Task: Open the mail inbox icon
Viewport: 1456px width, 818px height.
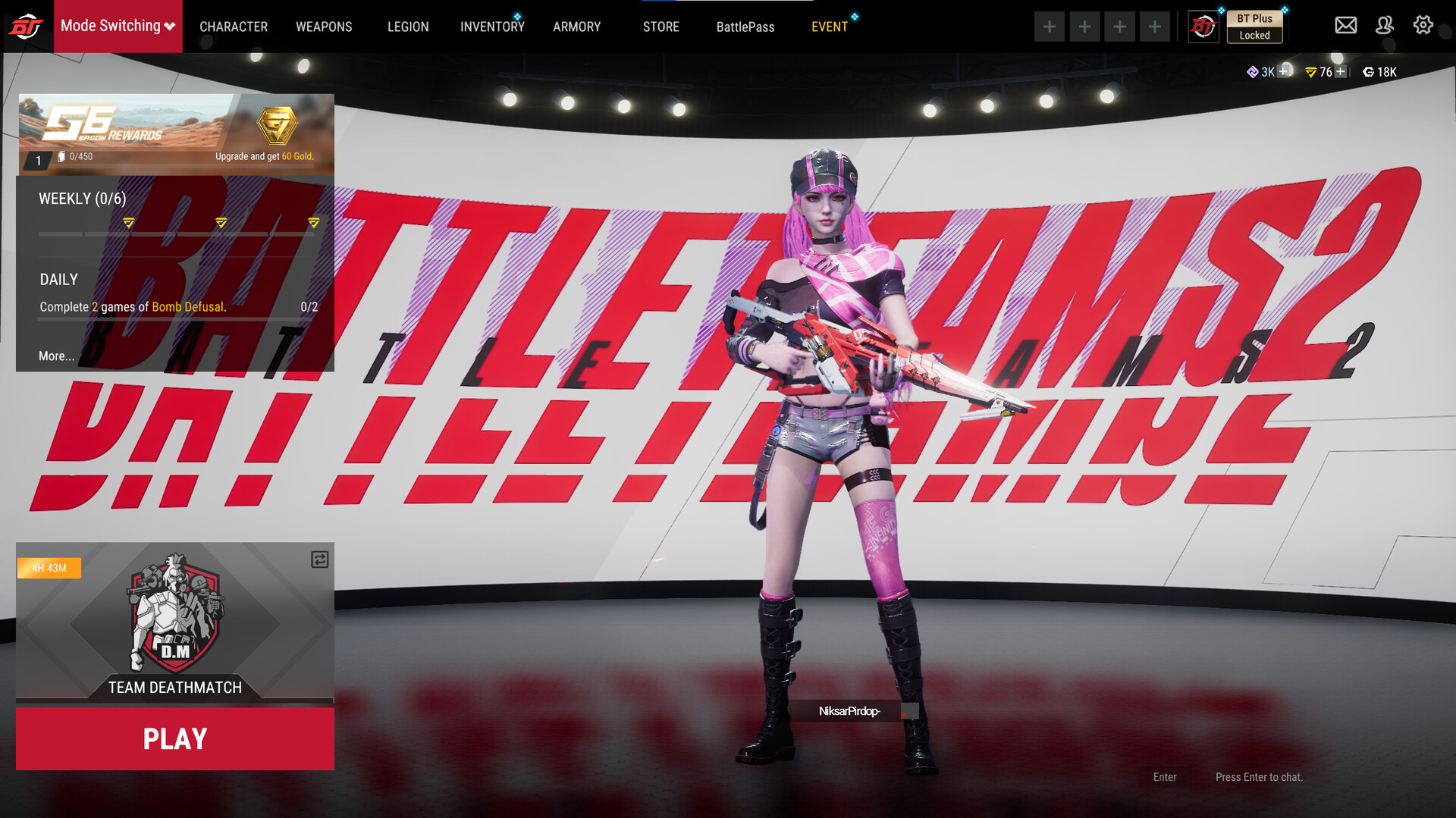Action: (1345, 25)
